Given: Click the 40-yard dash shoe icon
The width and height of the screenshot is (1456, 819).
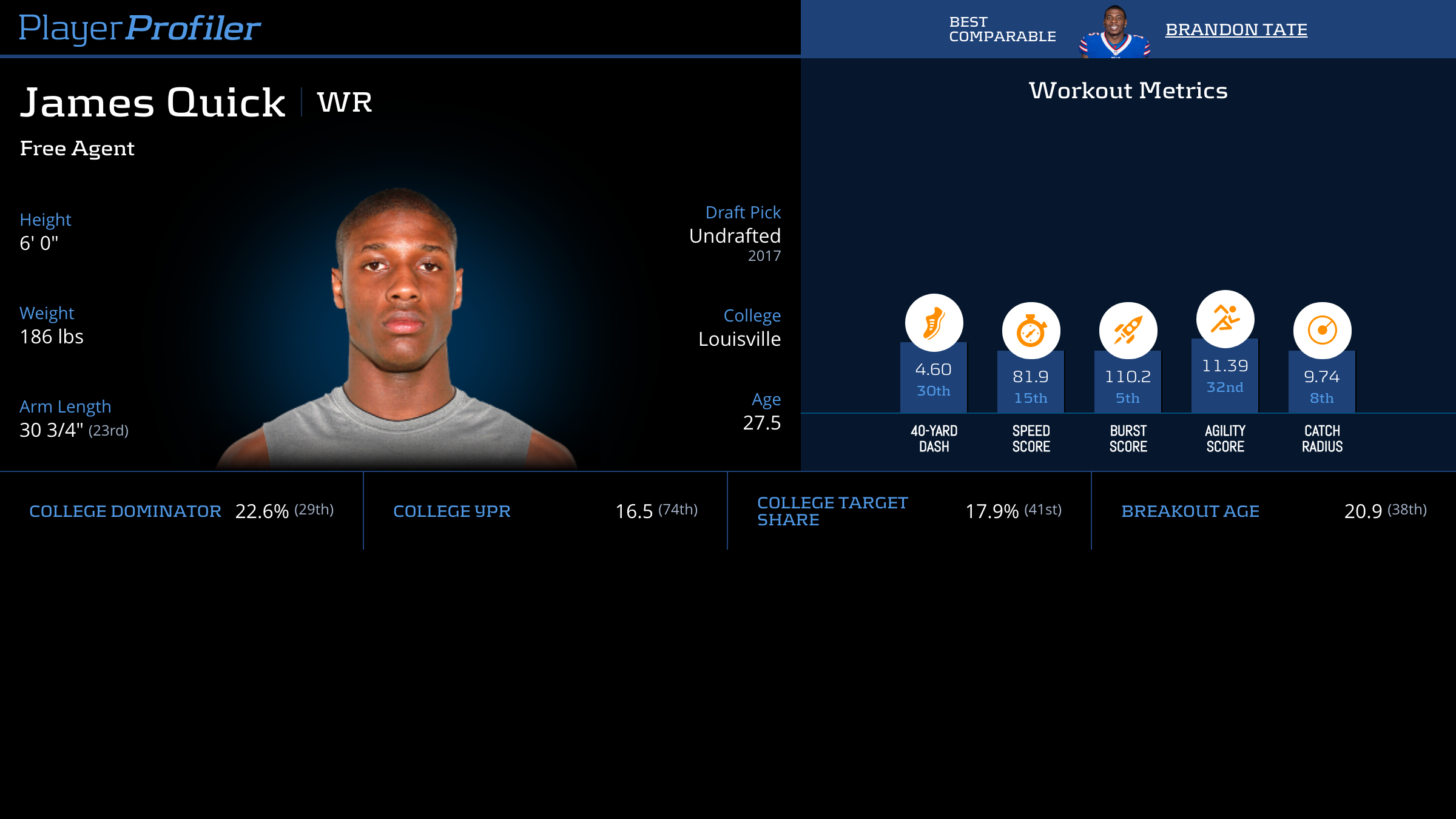Looking at the screenshot, I should coord(934,323).
